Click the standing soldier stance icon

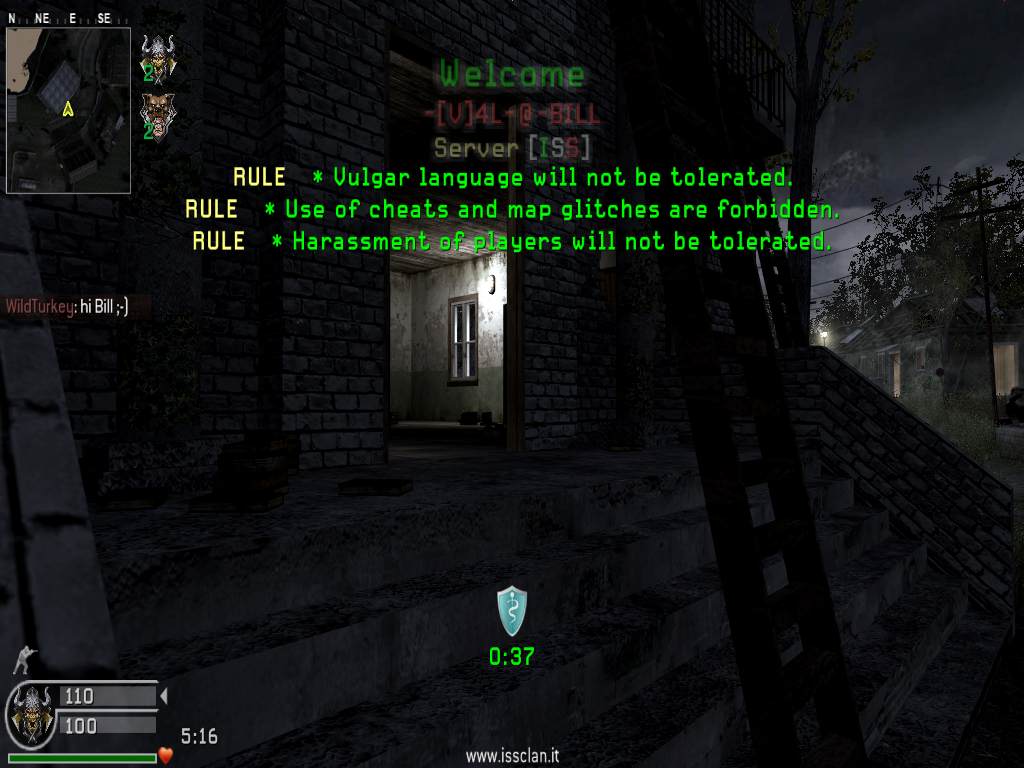[x=22, y=660]
